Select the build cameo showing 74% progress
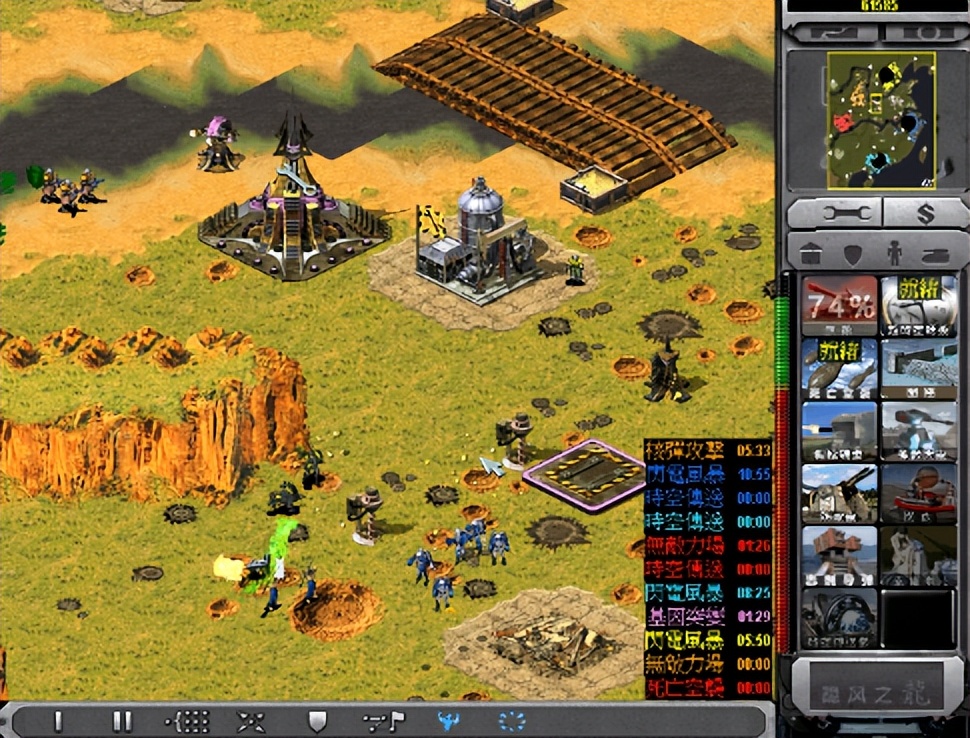 [x=839, y=305]
